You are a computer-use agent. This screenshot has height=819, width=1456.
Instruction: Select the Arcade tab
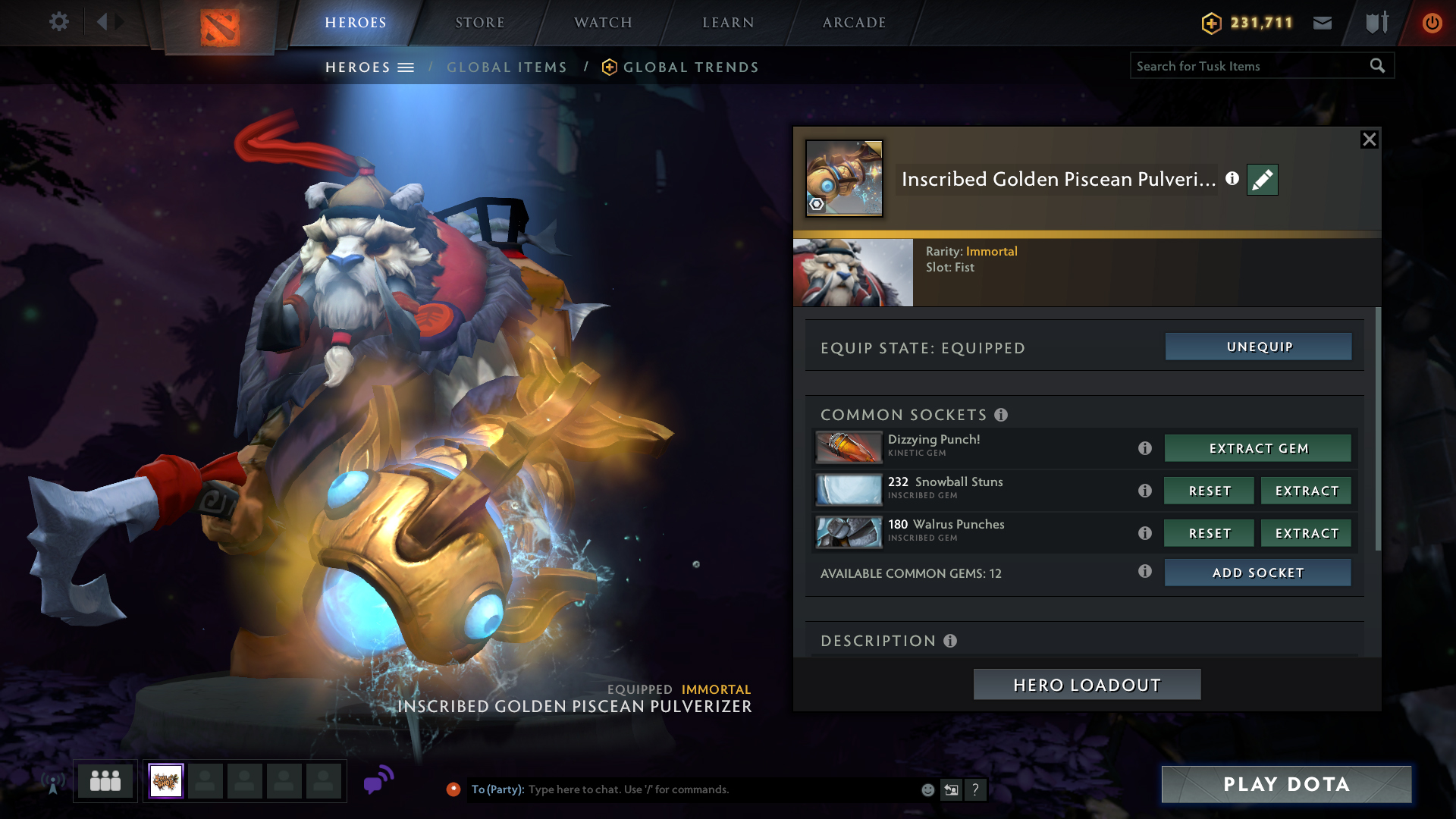click(x=854, y=23)
